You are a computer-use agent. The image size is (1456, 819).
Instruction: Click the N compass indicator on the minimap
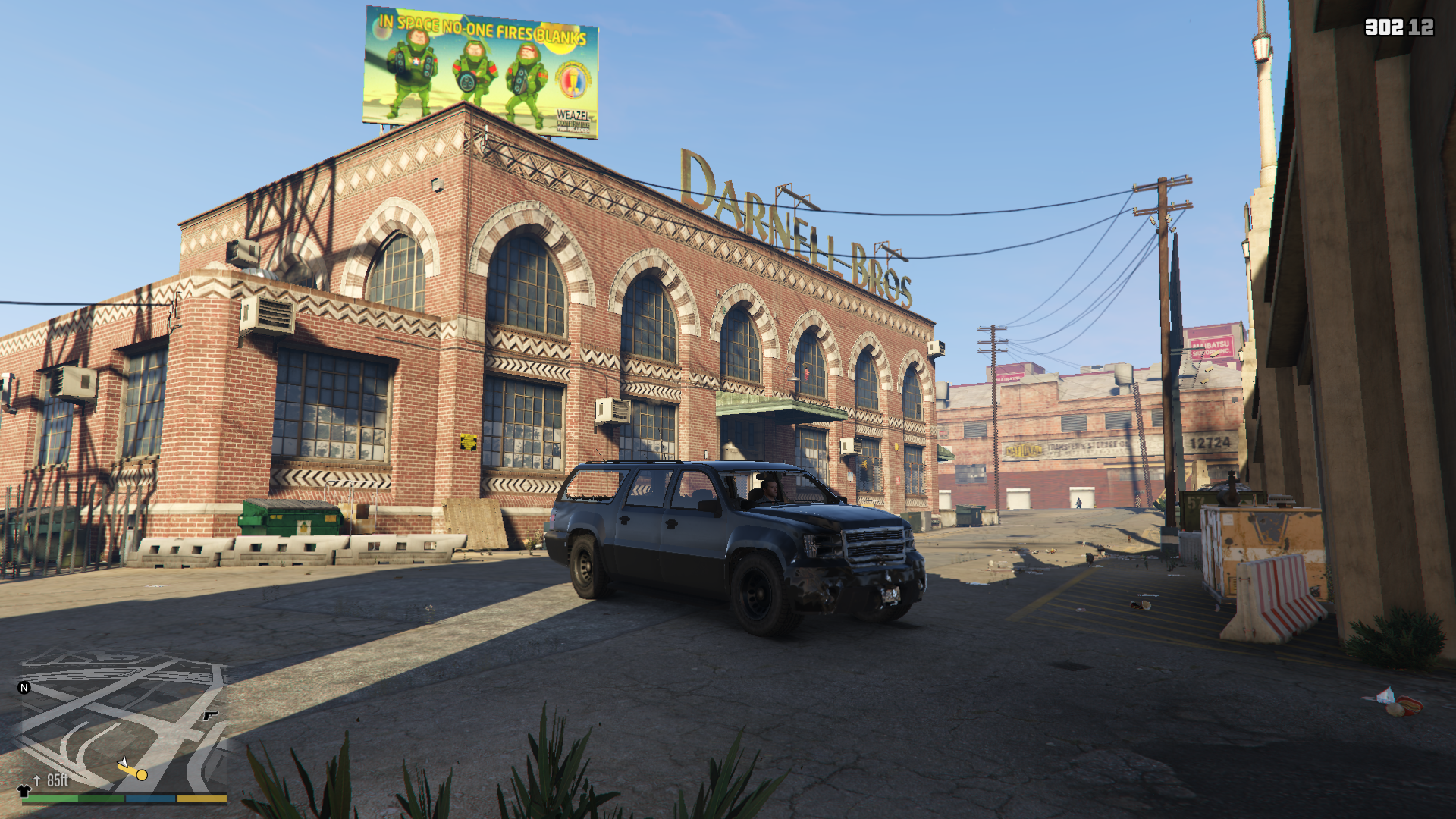[x=24, y=688]
